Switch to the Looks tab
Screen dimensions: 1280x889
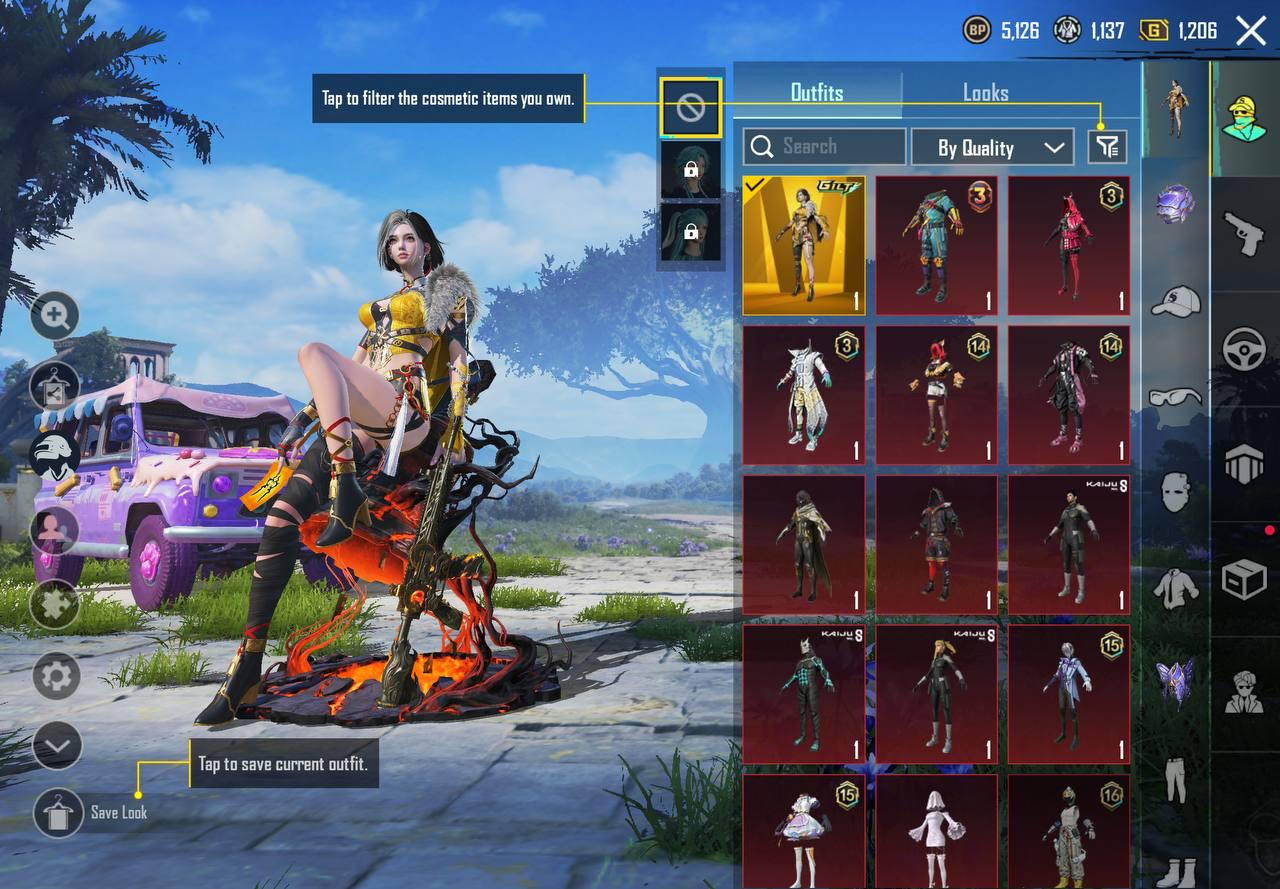click(x=985, y=93)
